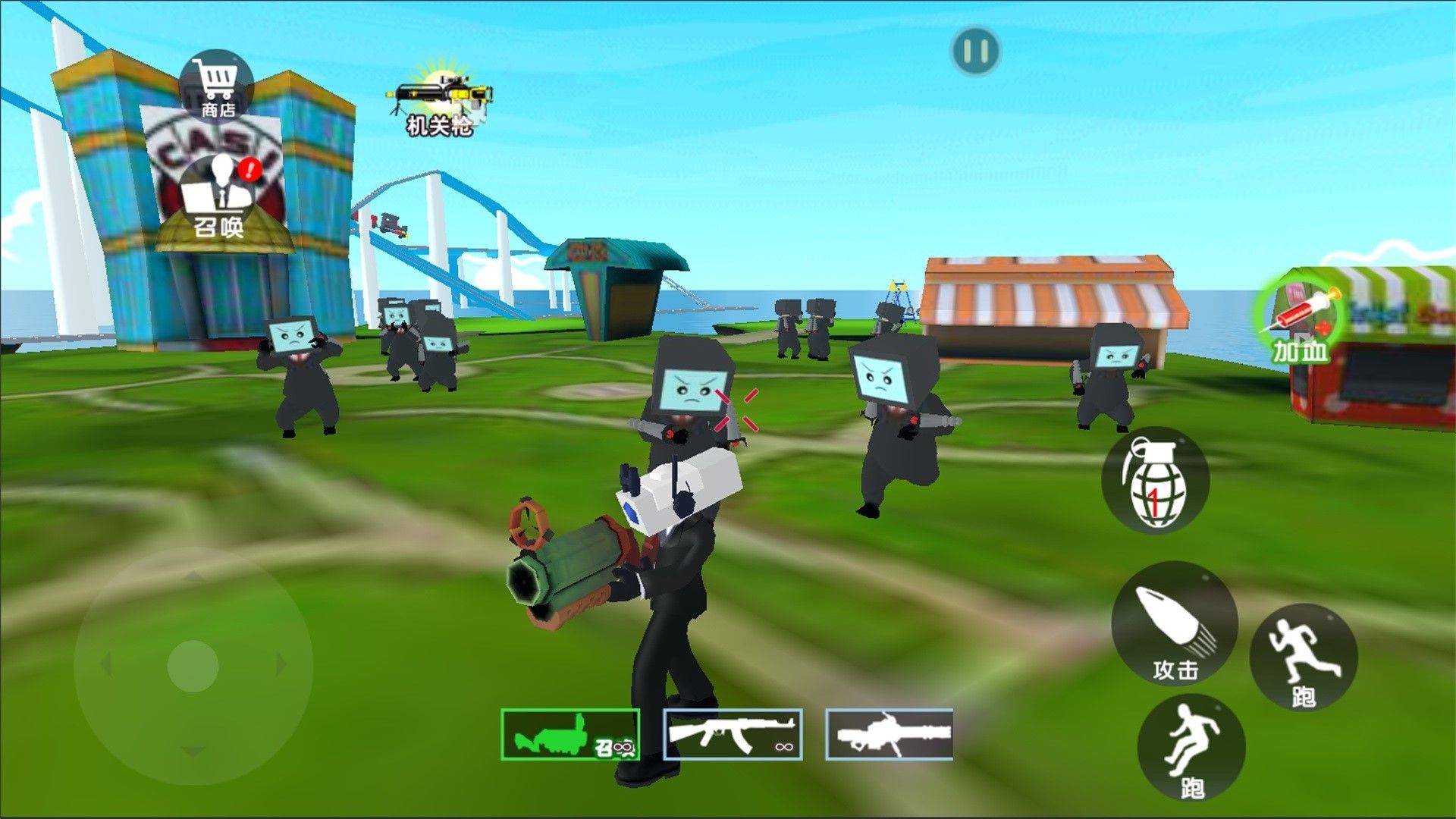This screenshot has height=819, width=1456.
Task: Pause the game
Action: click(x=975, y=52)
